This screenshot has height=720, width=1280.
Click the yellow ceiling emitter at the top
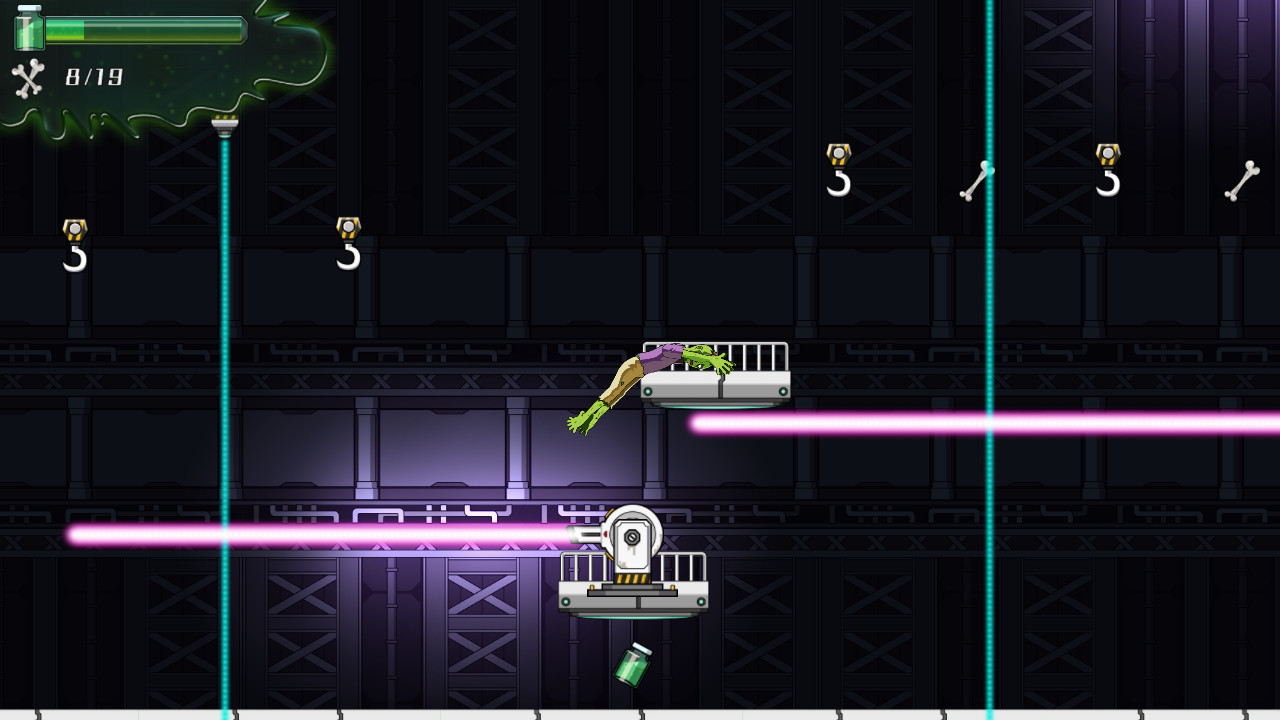pyautogui.click(x=224, y=122)
